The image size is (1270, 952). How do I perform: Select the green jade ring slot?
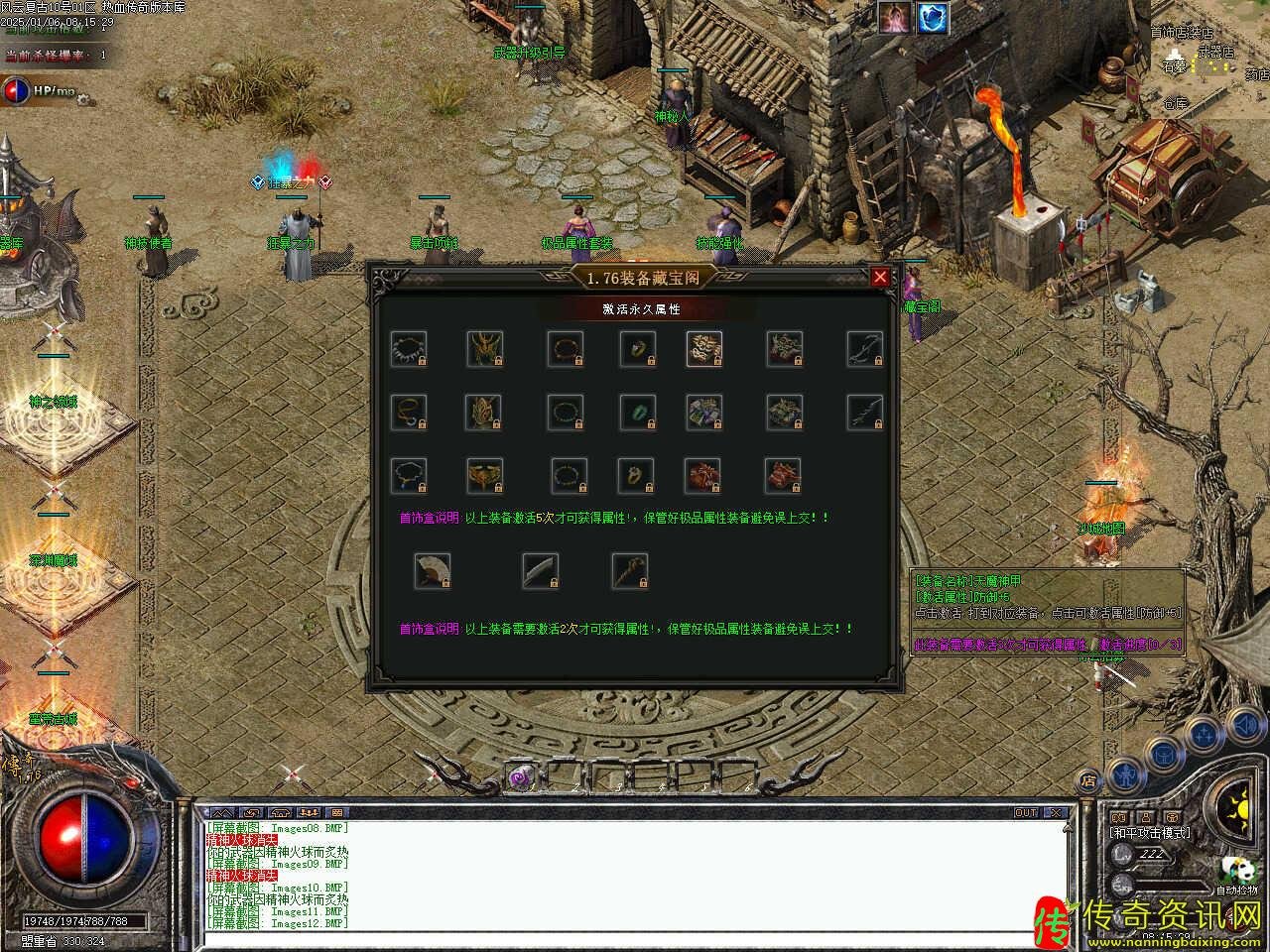pyautogui.click(x=636, y=412)
